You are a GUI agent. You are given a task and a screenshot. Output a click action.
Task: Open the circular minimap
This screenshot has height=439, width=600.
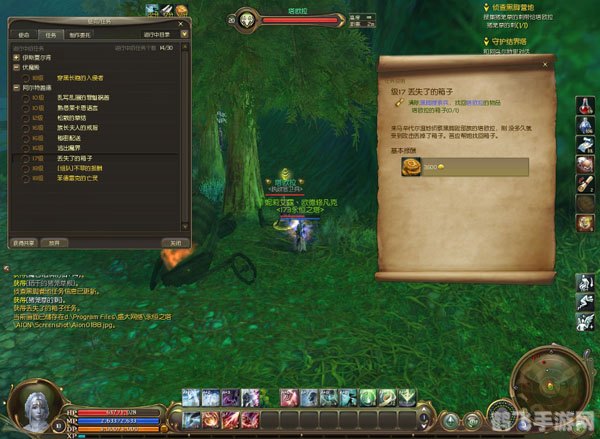pyautogui.click(x=548, y=388)
